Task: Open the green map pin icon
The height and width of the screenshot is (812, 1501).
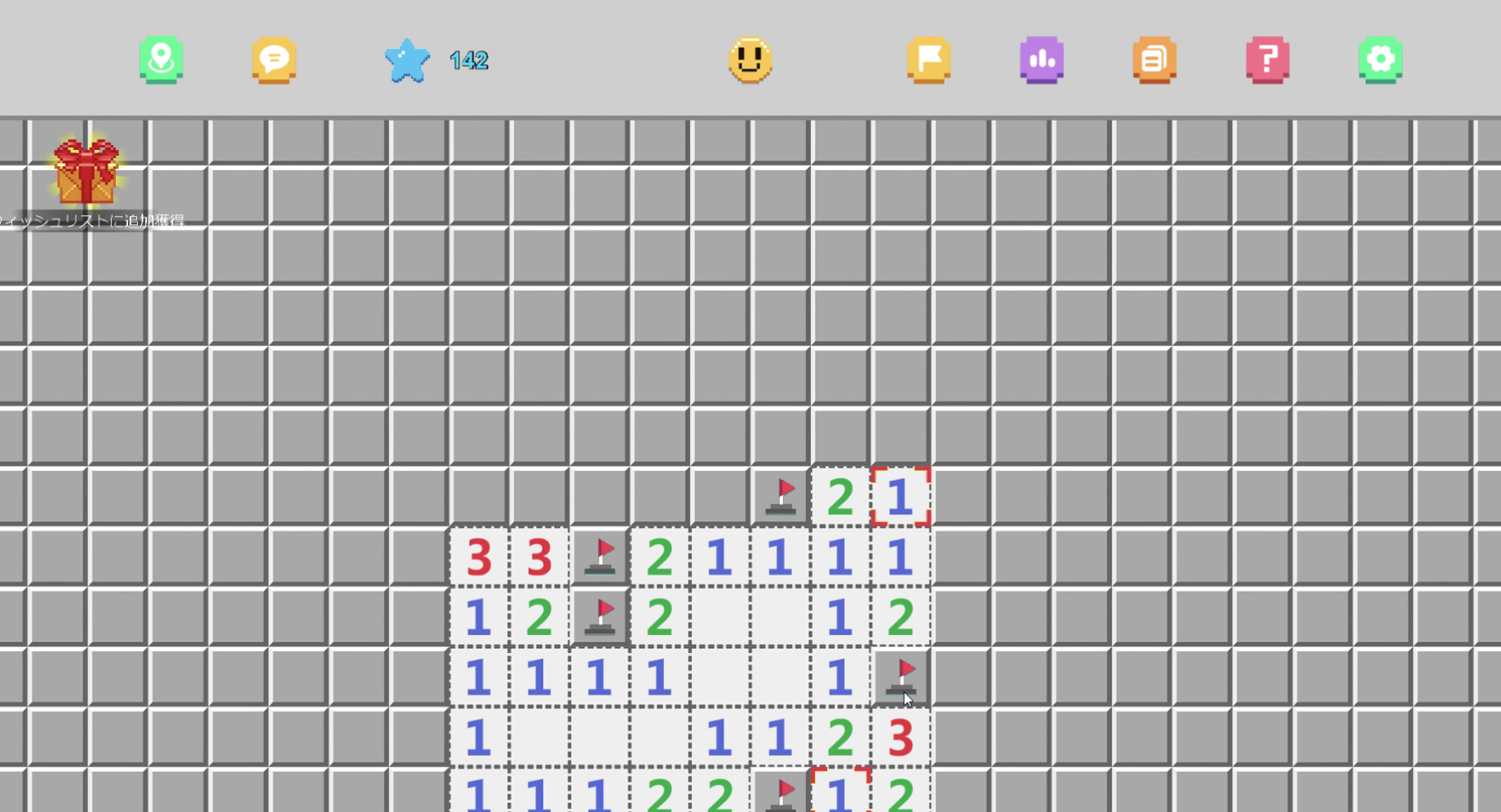Action: pos(161,60)
